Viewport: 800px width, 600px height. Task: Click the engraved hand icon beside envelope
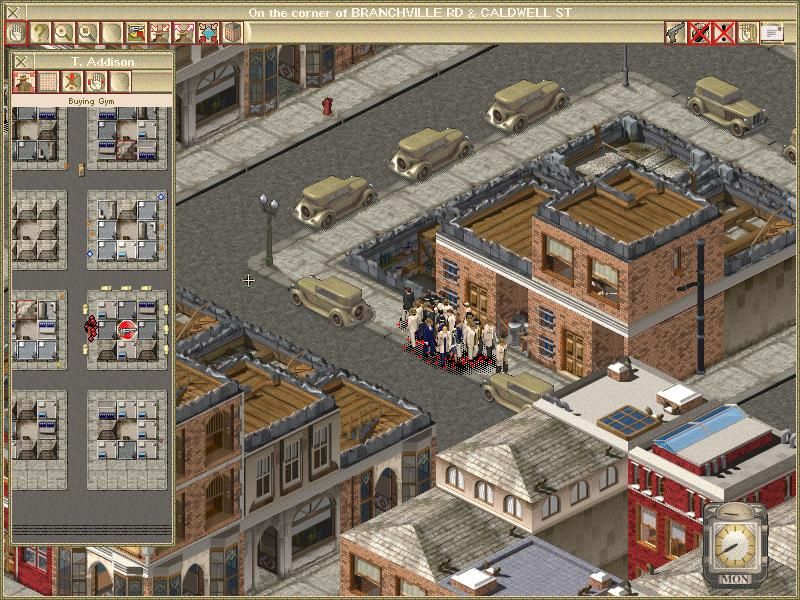(x=747, y=32)
